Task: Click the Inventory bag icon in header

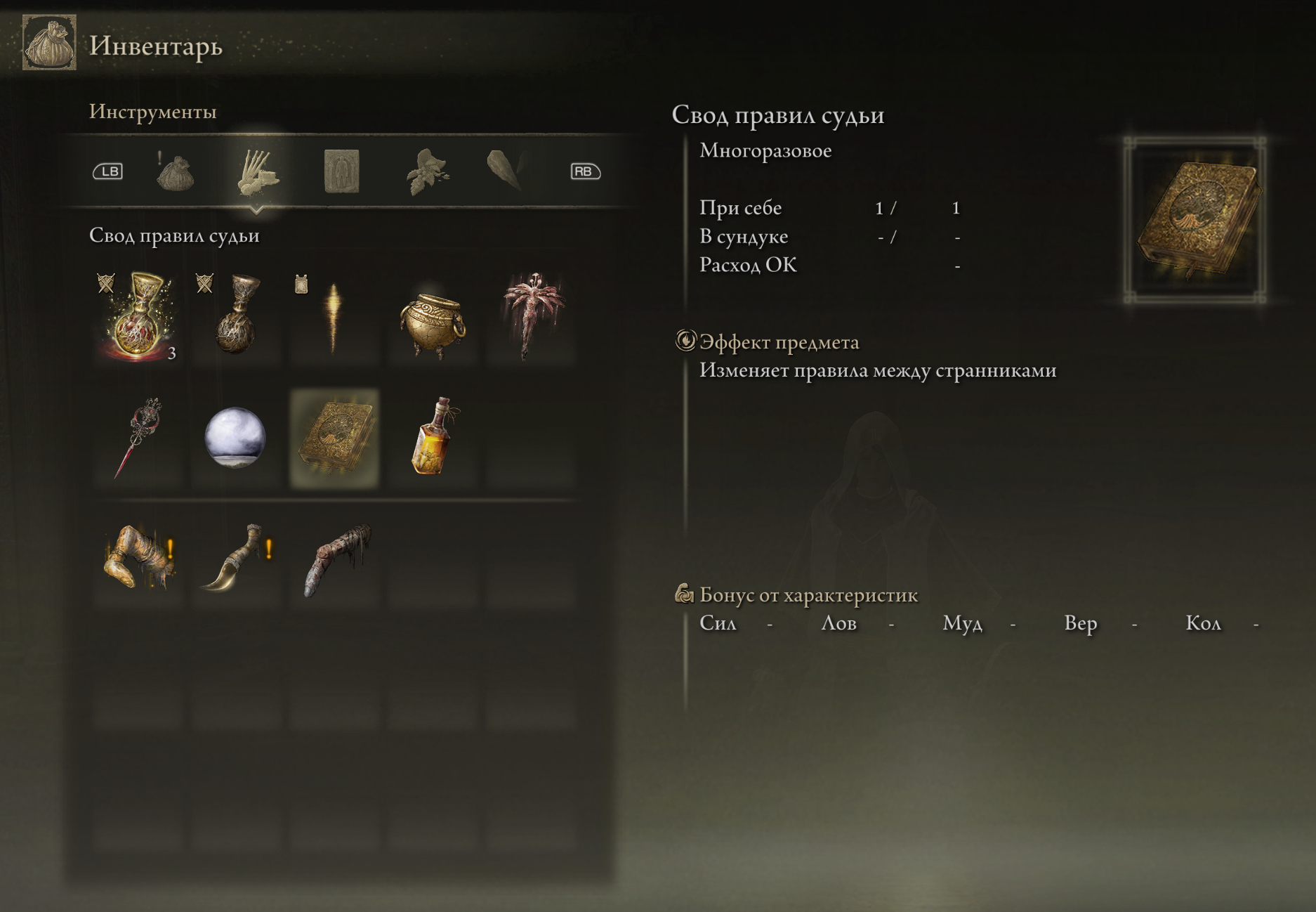Action: click(49, 43)
